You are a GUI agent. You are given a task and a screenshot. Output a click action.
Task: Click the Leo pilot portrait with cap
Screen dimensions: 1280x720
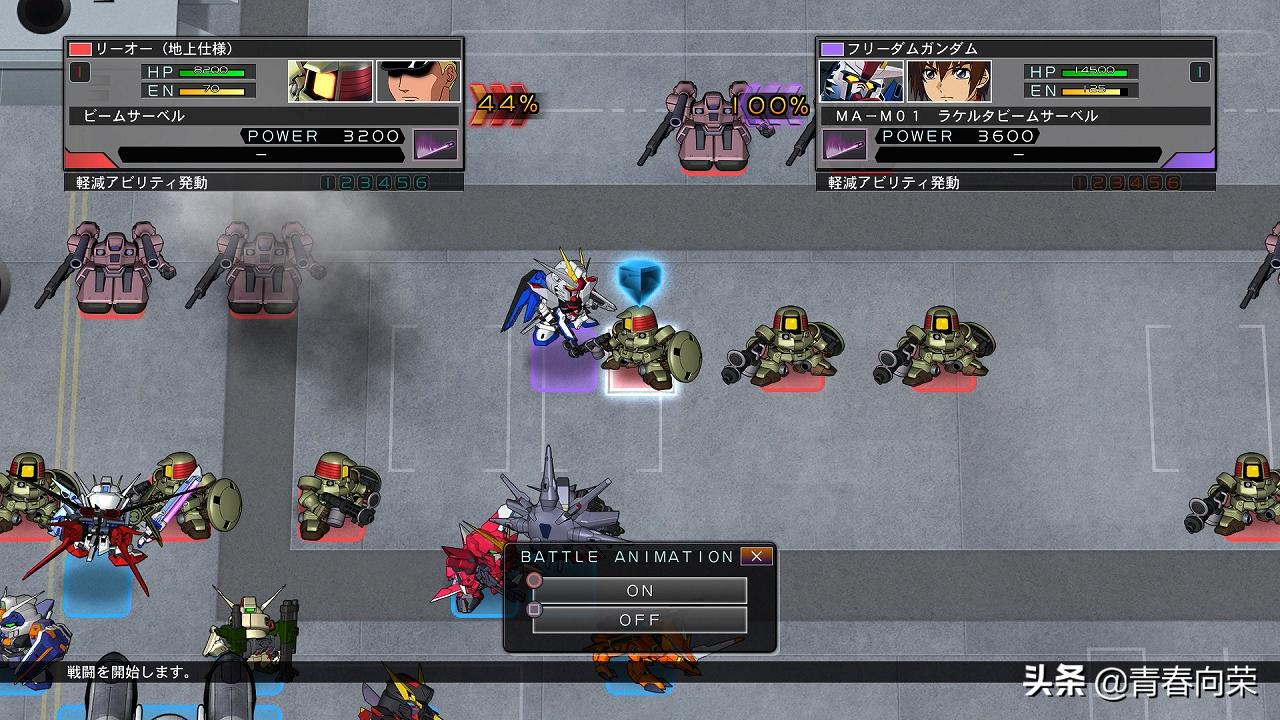point(418,82)
